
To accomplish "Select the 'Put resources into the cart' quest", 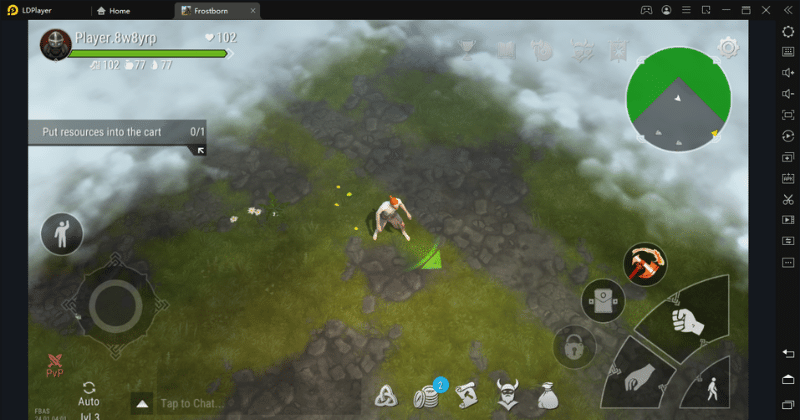I will point(117,132).
